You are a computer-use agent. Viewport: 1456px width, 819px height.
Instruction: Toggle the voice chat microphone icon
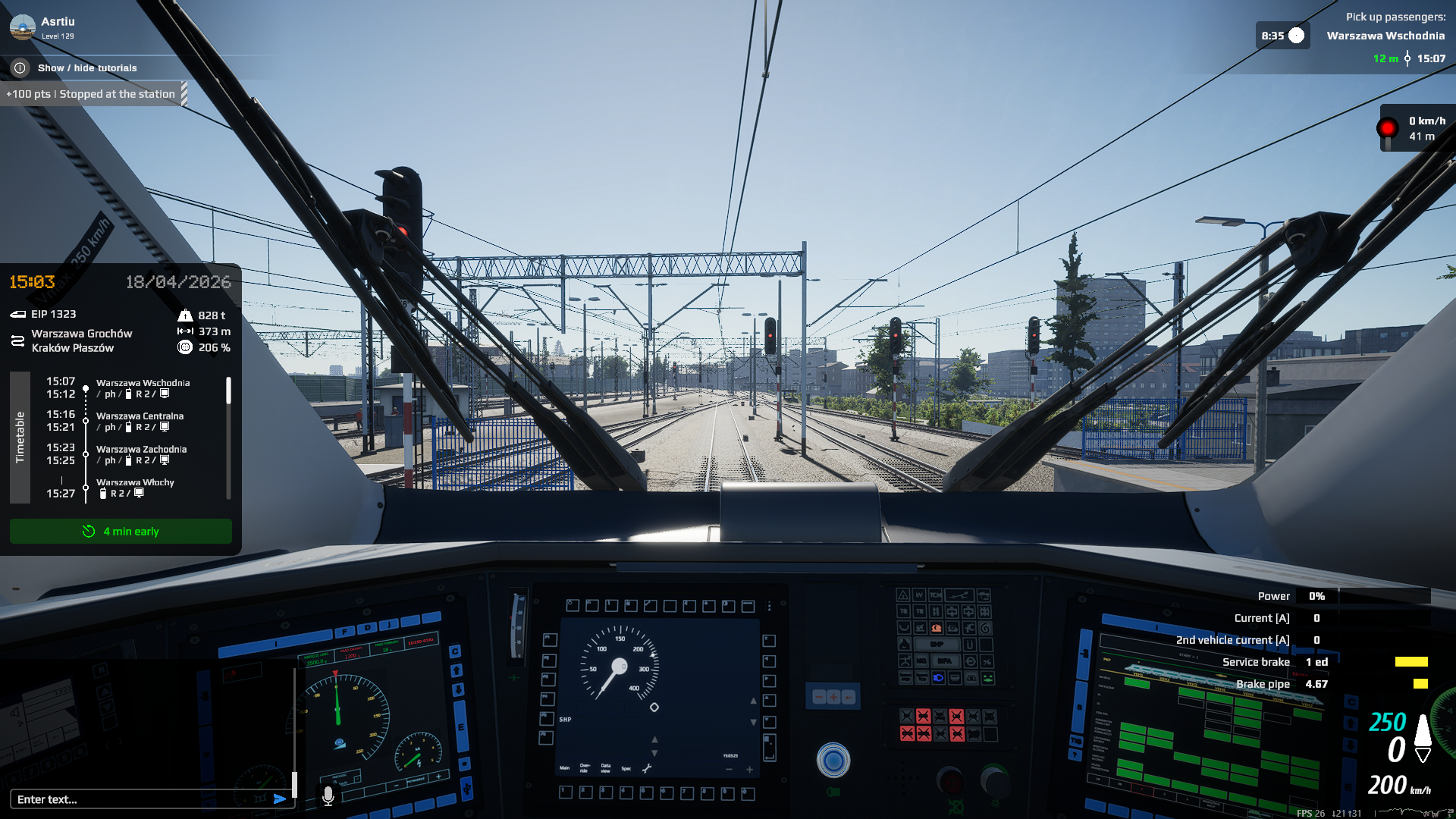click(x=328, y=795)
